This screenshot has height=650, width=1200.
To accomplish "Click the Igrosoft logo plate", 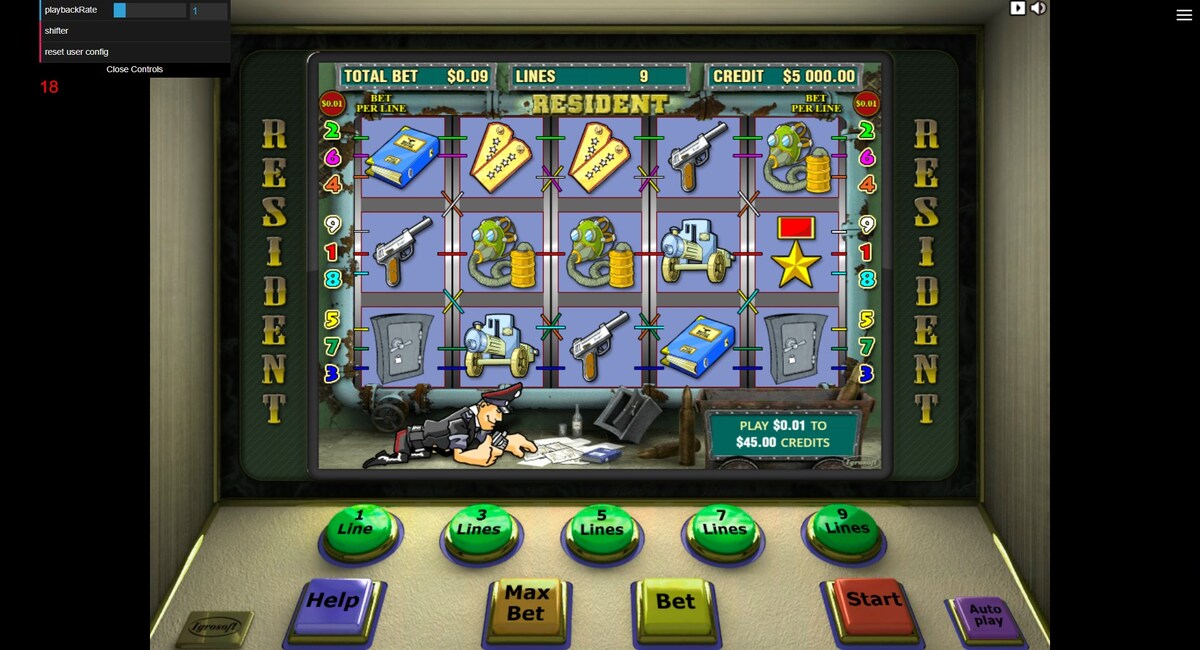I will tap(215, 628).
